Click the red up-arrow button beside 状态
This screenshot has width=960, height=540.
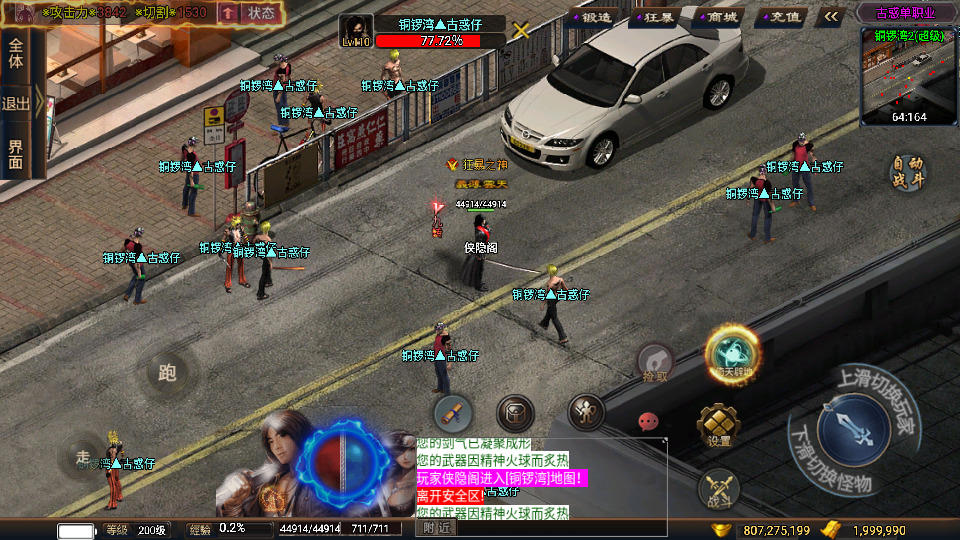pyautogui.click(x=228, y=13)
